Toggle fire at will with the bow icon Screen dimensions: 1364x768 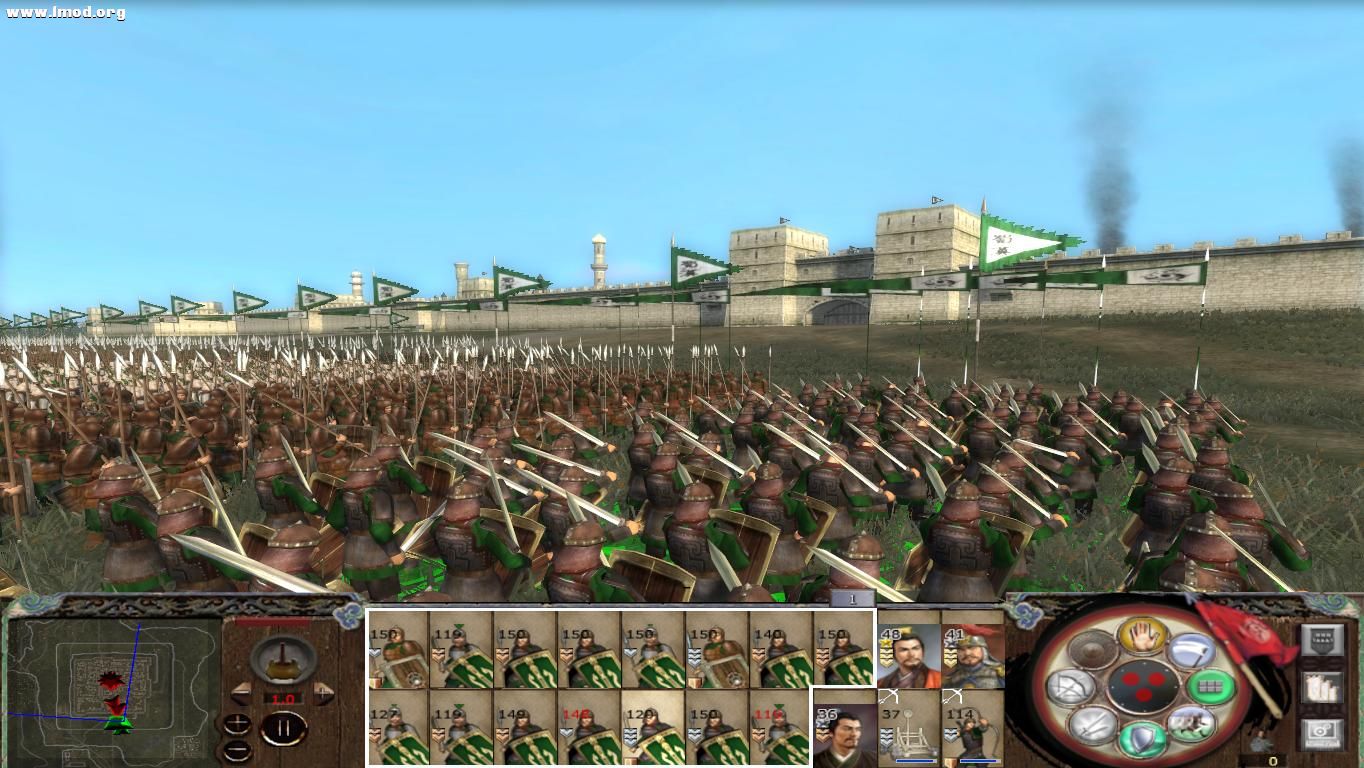1073,686
